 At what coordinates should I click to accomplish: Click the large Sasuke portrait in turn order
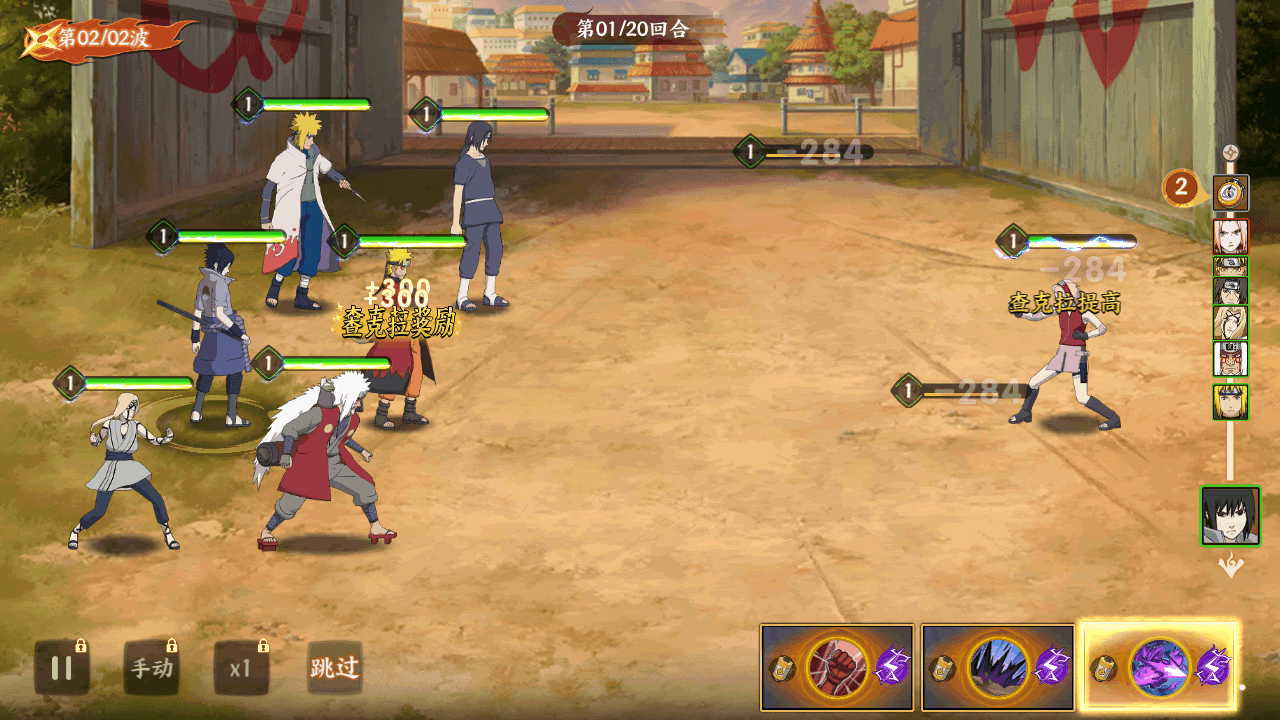point(1230,515)
